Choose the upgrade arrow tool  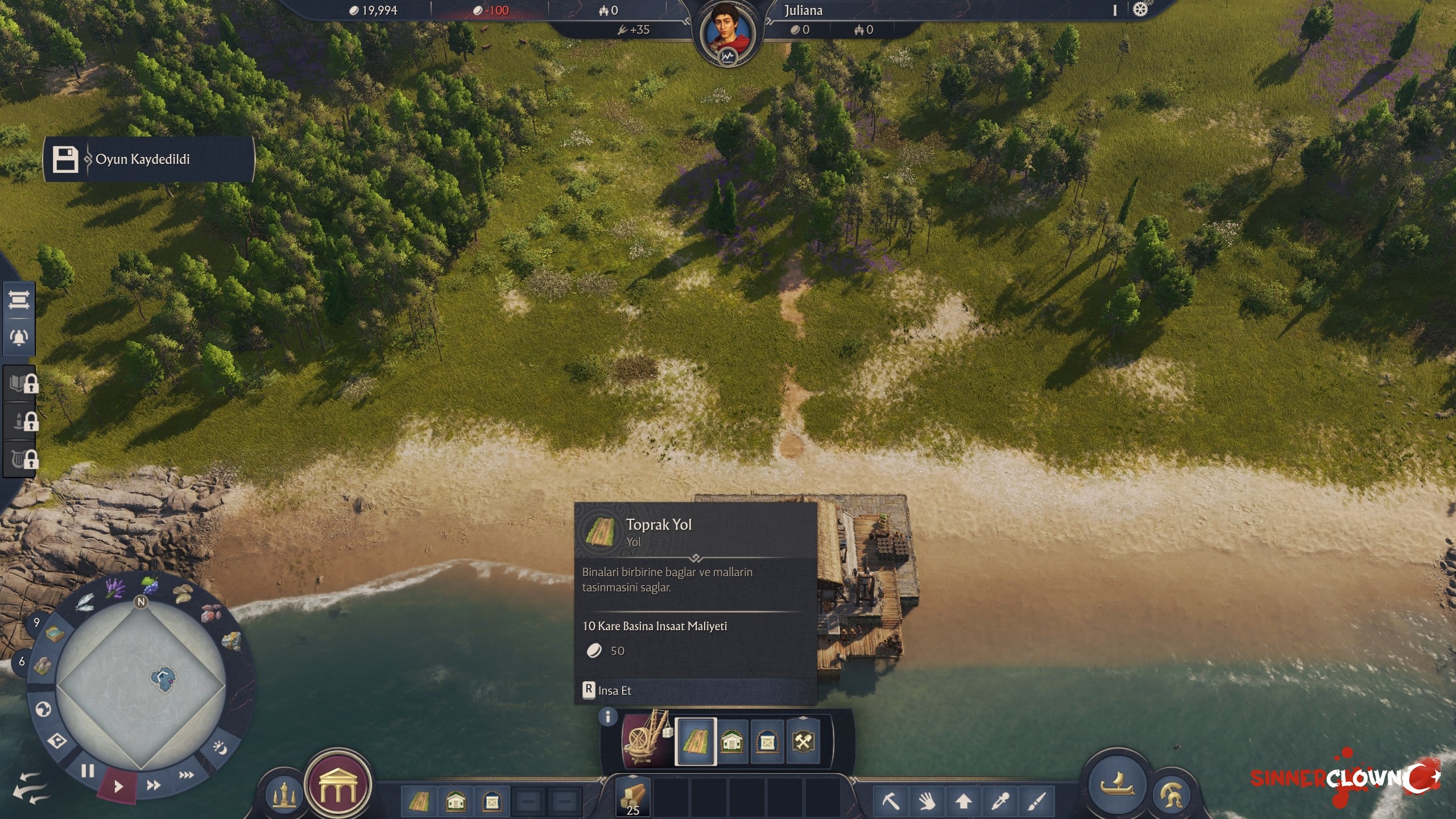pos(963,801)
